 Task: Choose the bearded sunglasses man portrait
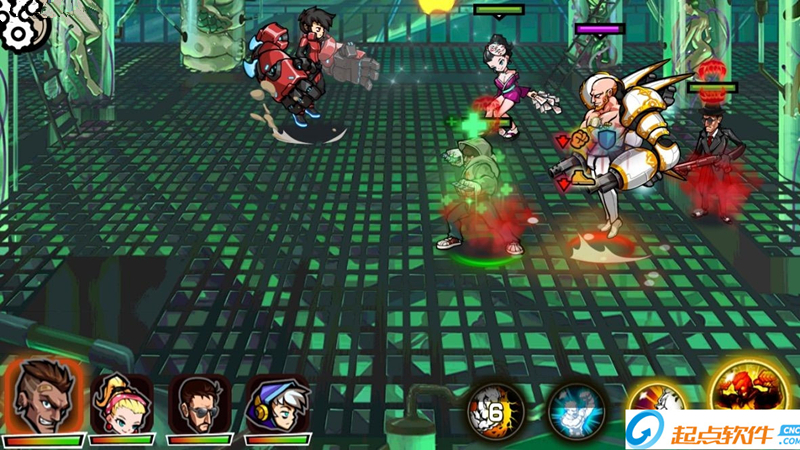(198, 402)
